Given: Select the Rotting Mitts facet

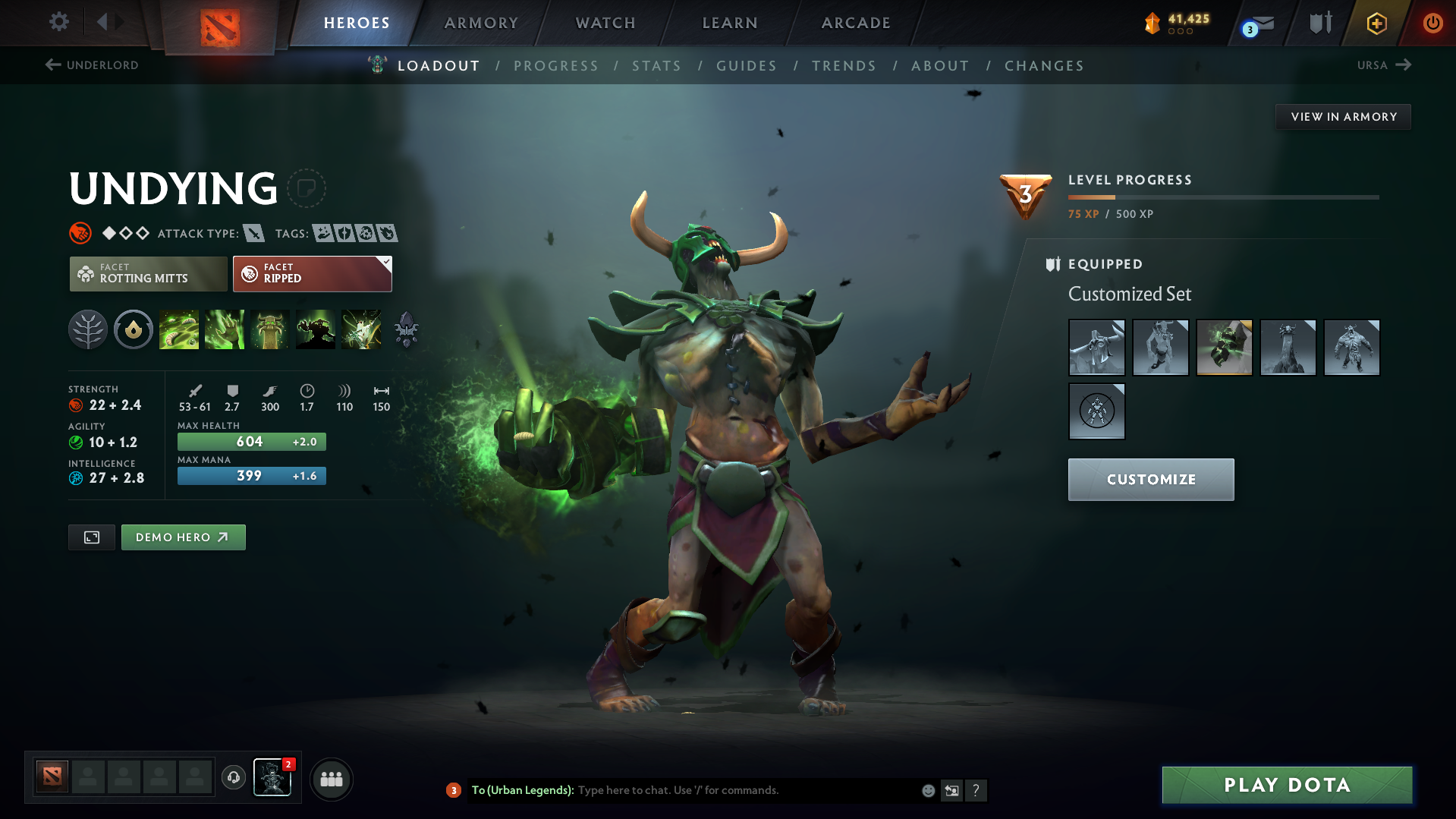Looking at the screenshot, I should (x=148, y=273).
